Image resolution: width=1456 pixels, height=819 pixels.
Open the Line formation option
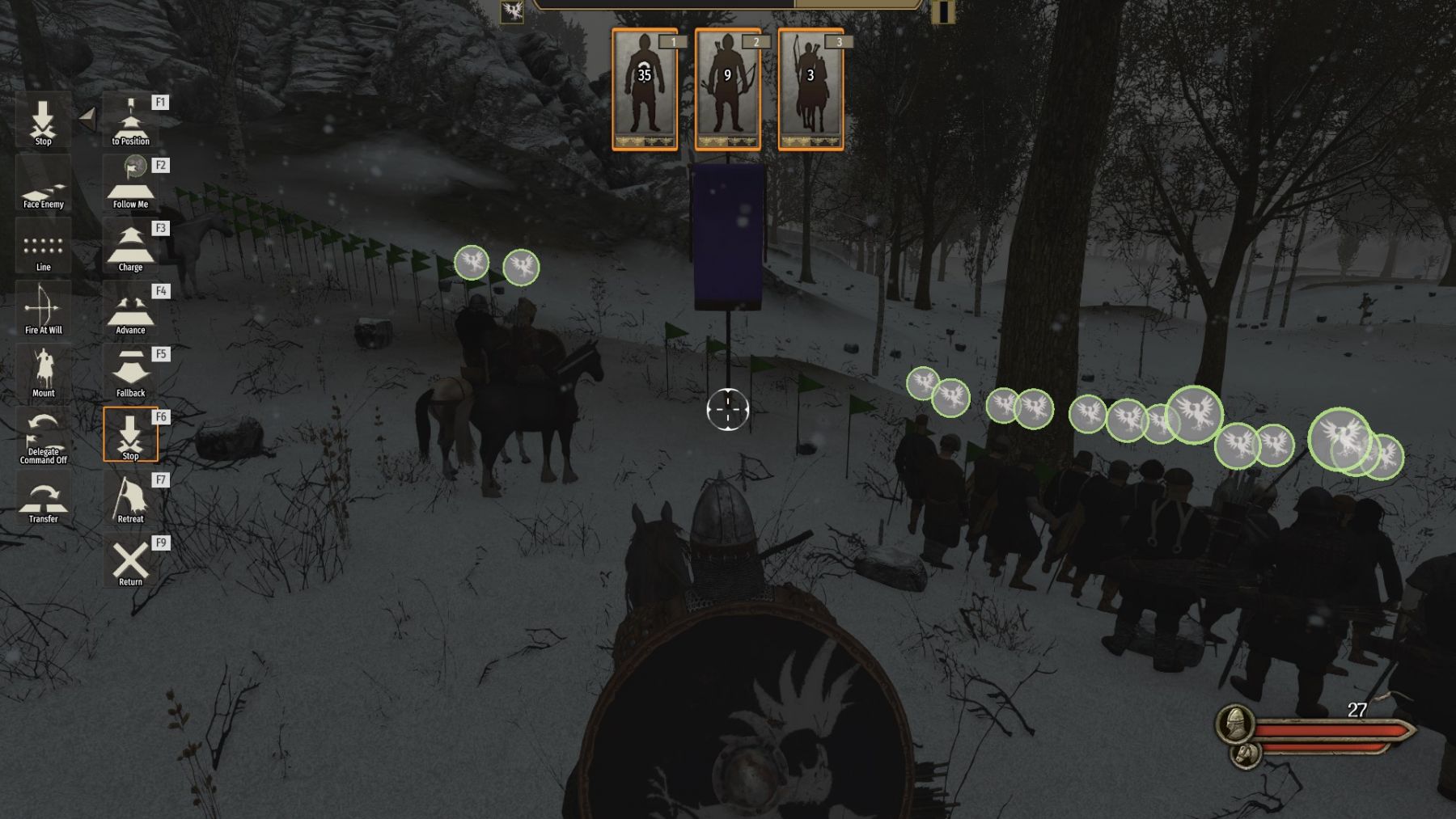coord(43,248)
